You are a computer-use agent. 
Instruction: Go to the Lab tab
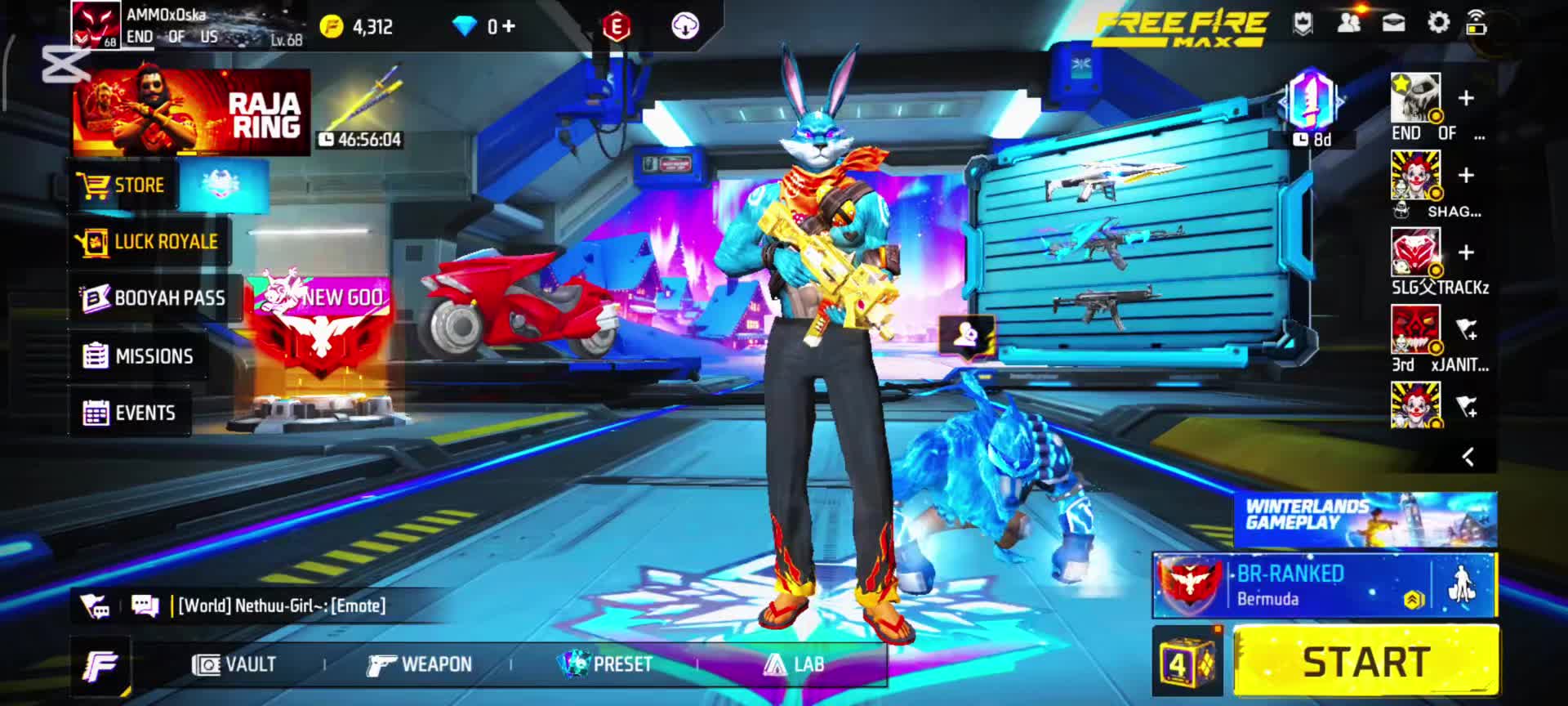[x=793, y=664]
